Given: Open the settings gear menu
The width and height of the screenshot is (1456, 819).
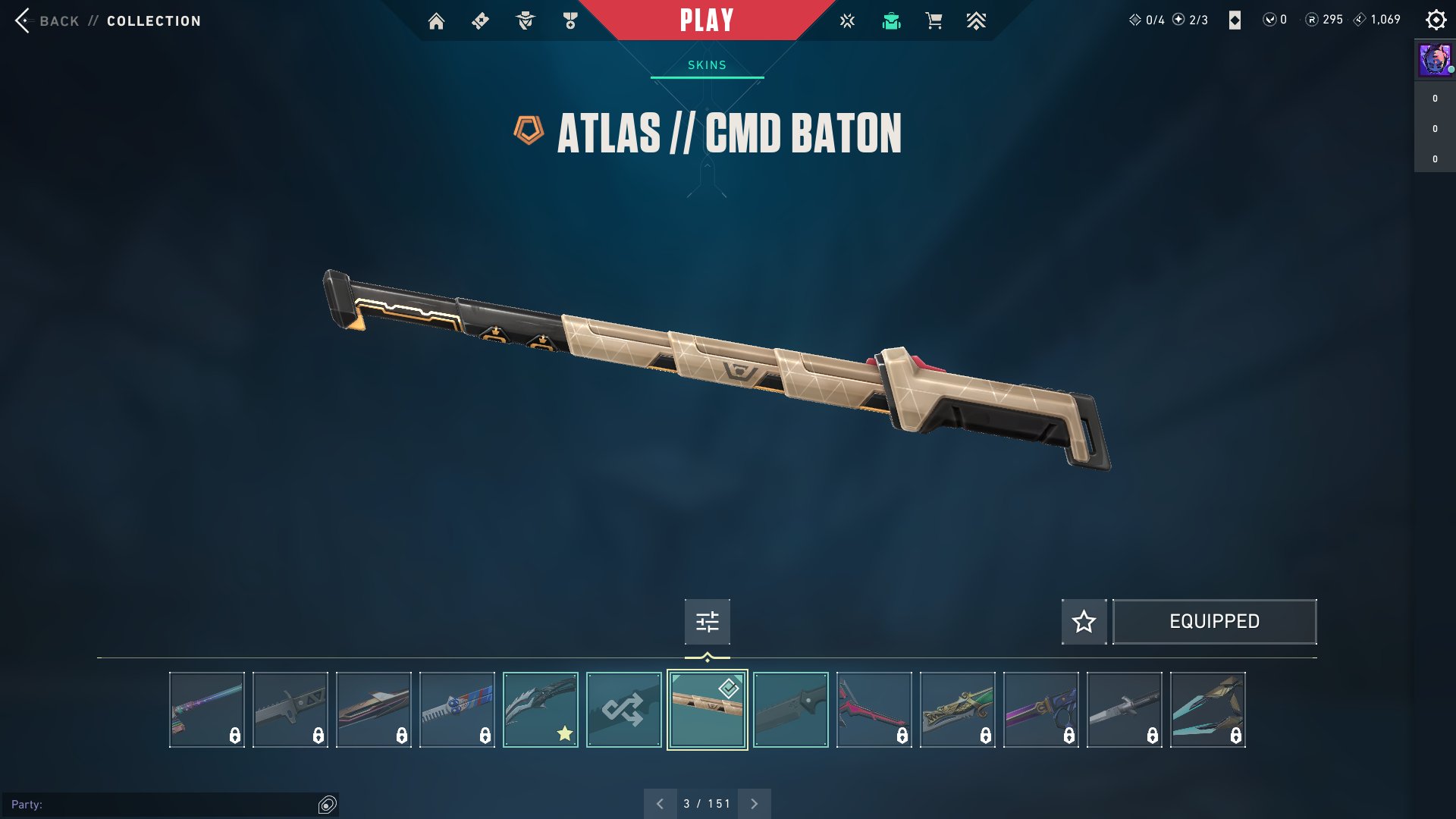Looking at the screenshot, I should (x=1436, y=20).
